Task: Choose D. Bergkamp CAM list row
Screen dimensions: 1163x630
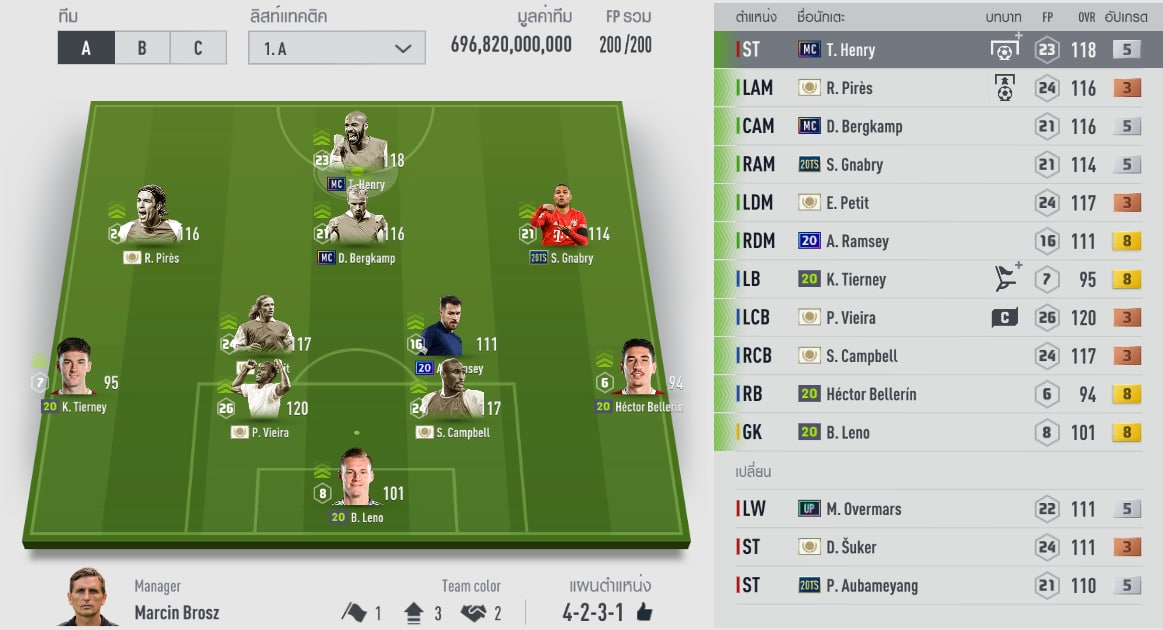Action: pos(938,127)
